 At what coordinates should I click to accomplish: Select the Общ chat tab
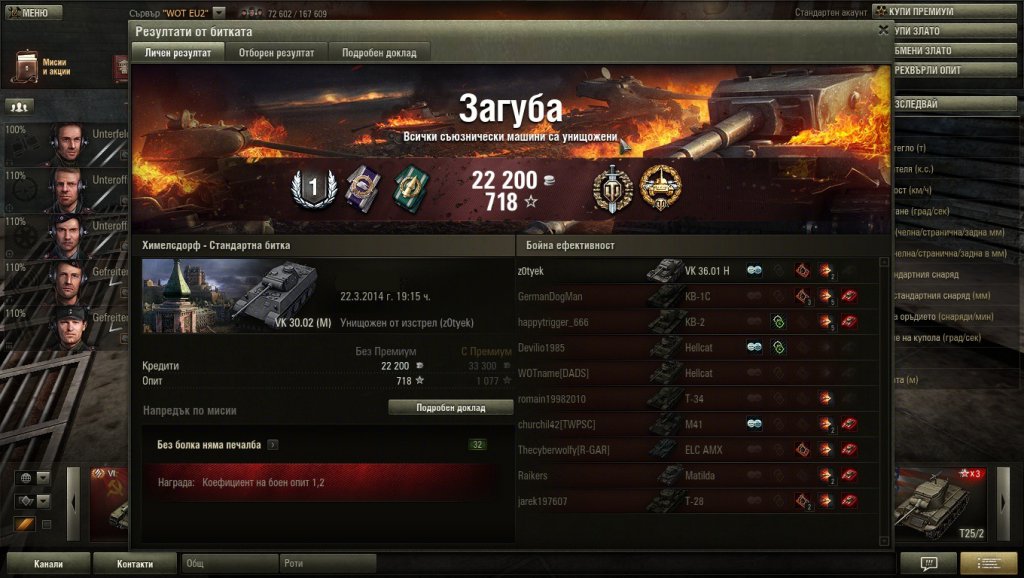coord(229,564)
